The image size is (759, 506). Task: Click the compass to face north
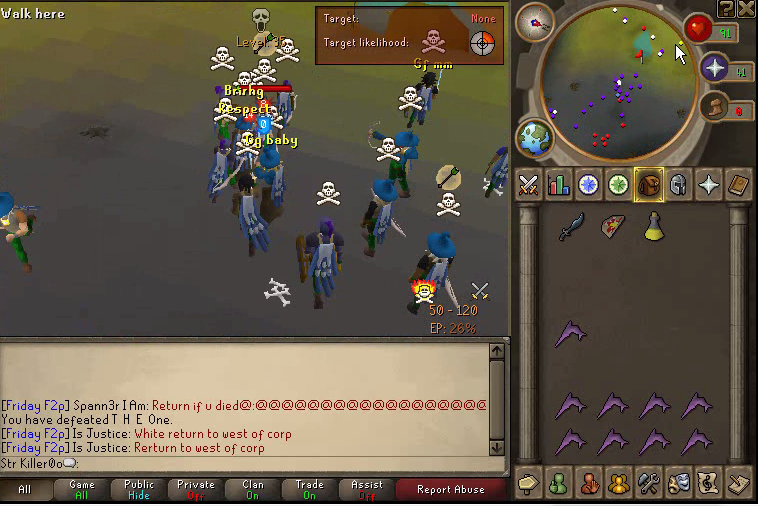(x=534, y=22)
